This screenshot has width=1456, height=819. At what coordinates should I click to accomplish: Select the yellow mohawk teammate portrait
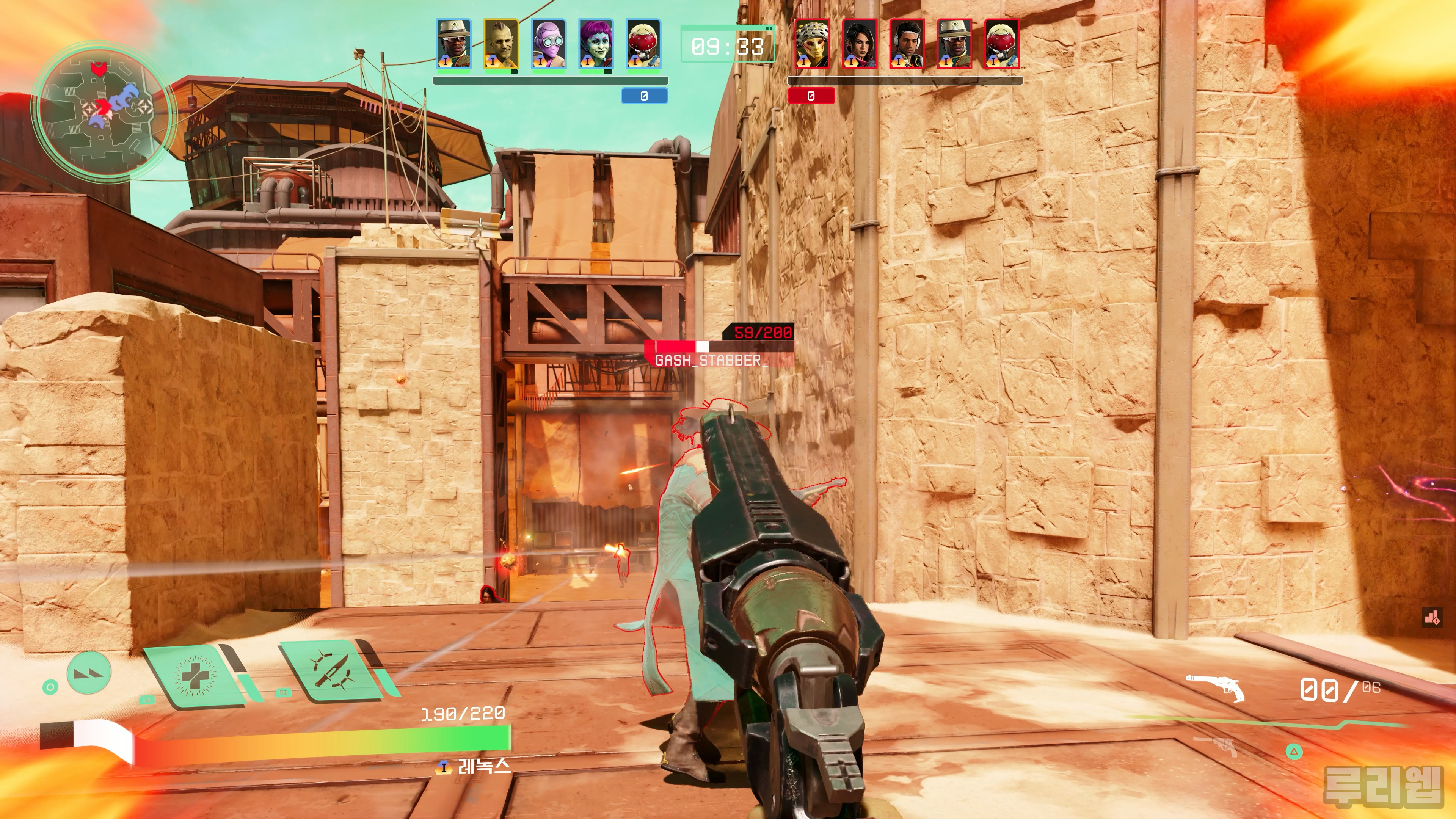(x=501, y=44)
